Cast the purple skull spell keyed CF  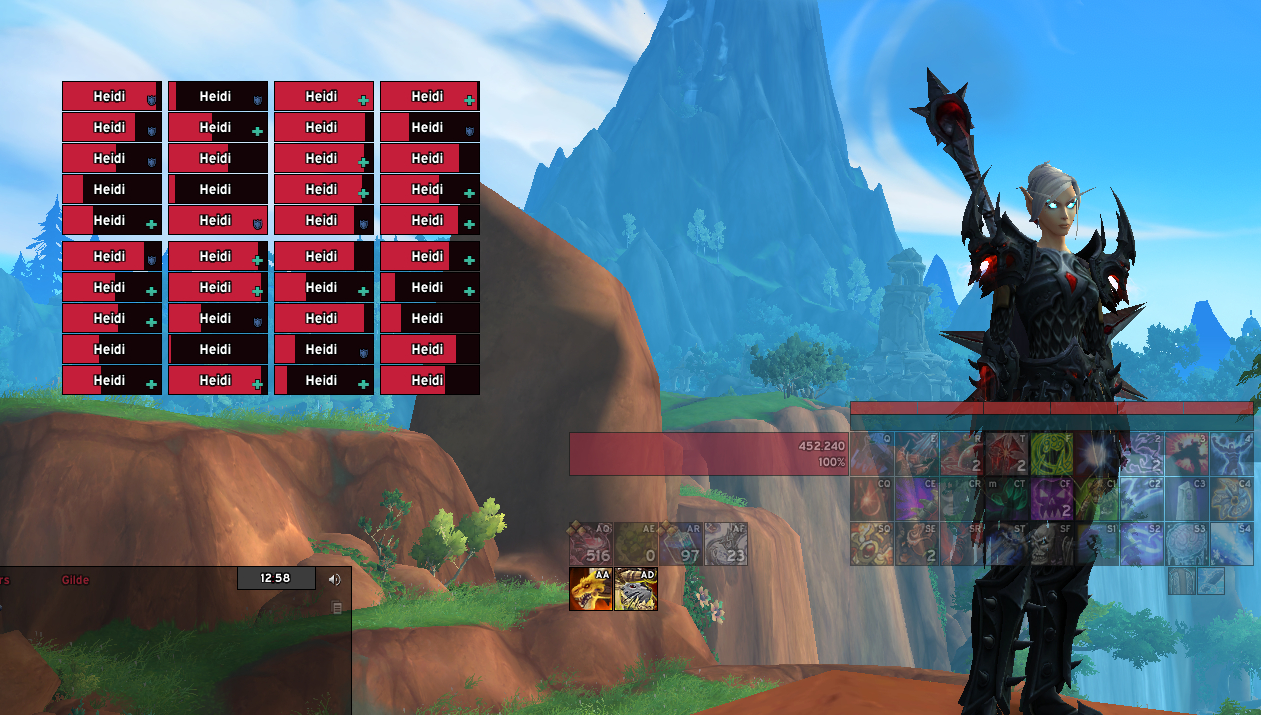point(1052,499)
